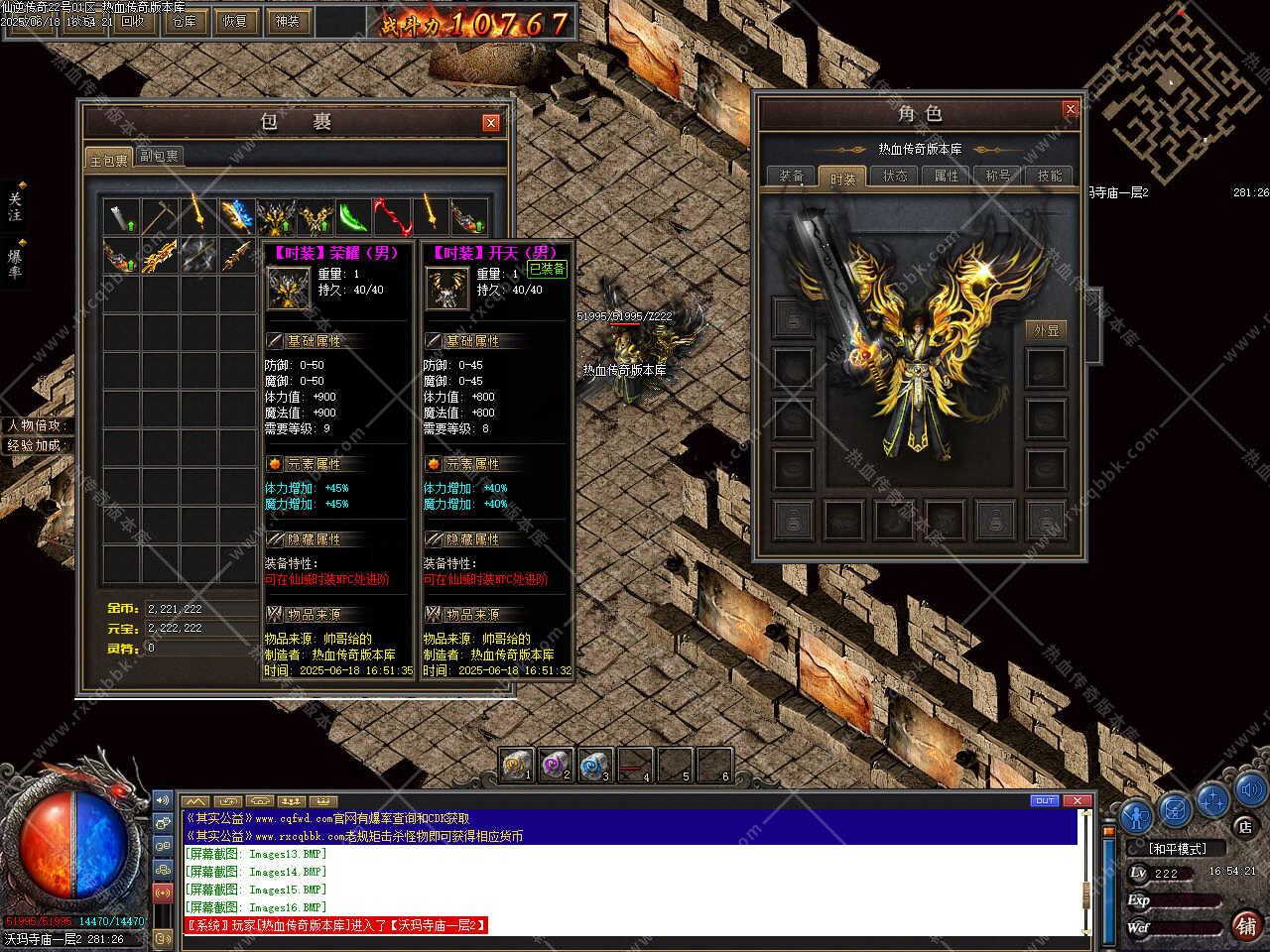Screen dimensions: 1270x952
Task: Click the 恢复 restore button
Action: coord(235,21)
